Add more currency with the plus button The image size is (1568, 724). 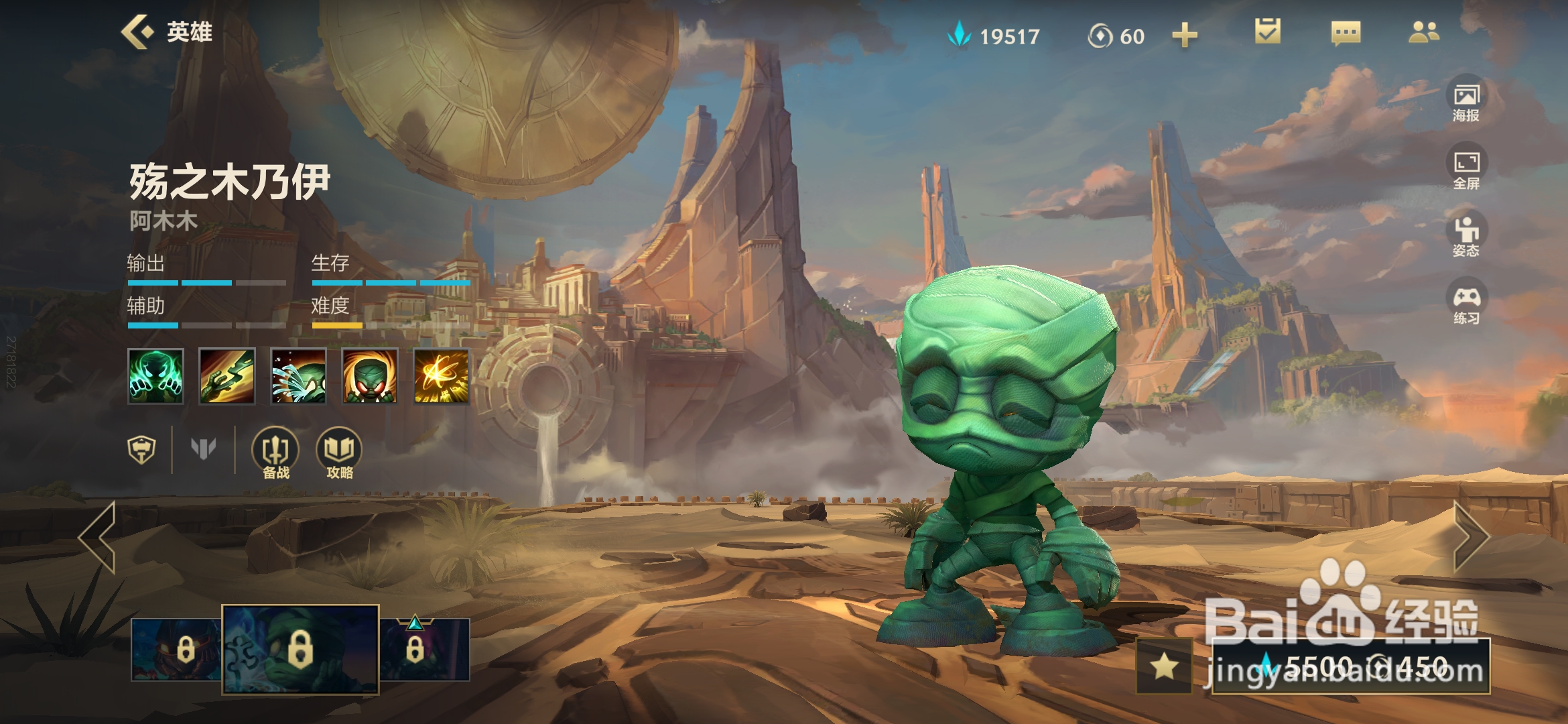point(1184,35)
